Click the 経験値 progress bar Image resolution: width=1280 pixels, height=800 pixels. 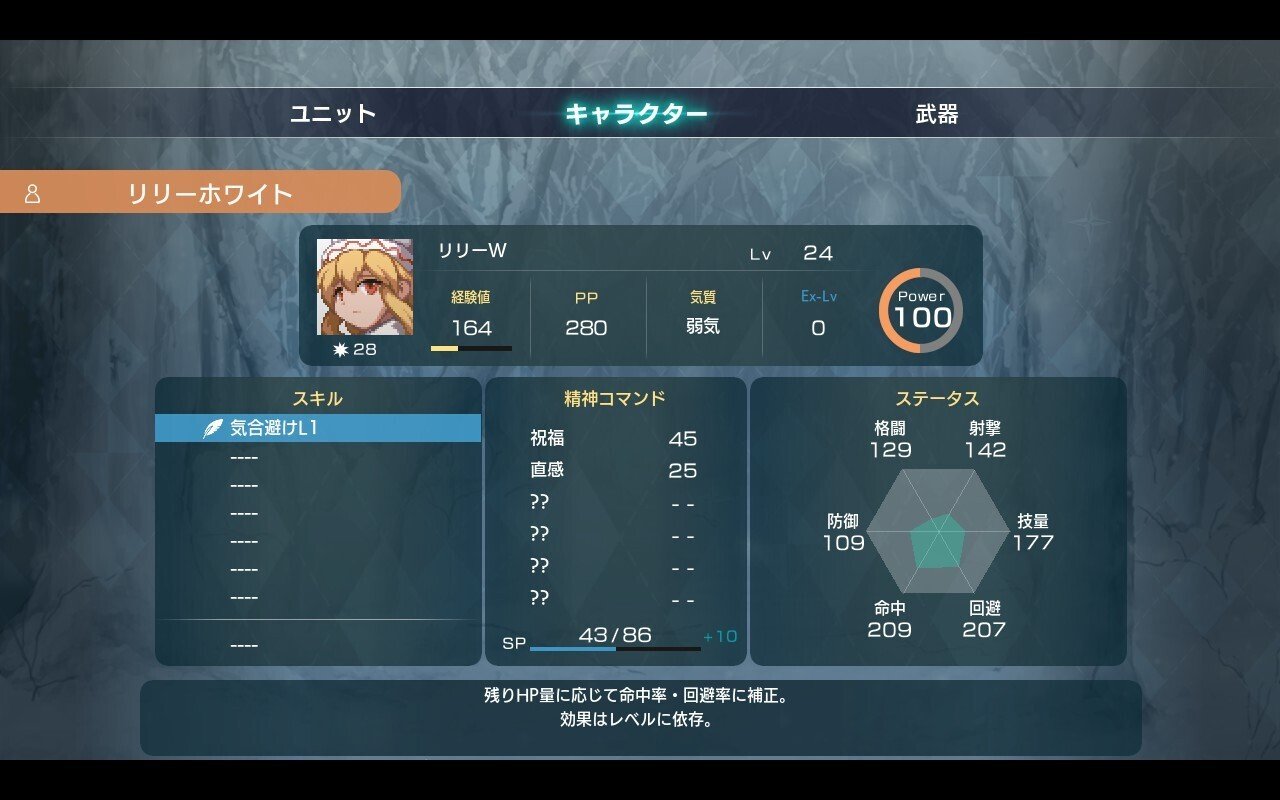[472, 349]
